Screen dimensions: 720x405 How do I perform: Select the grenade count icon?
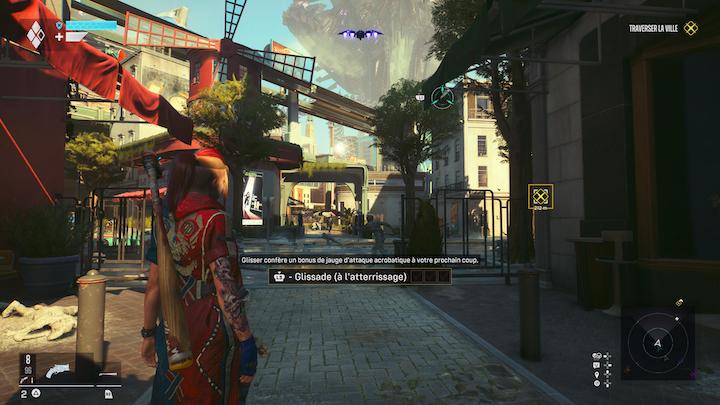coord(35,393)
